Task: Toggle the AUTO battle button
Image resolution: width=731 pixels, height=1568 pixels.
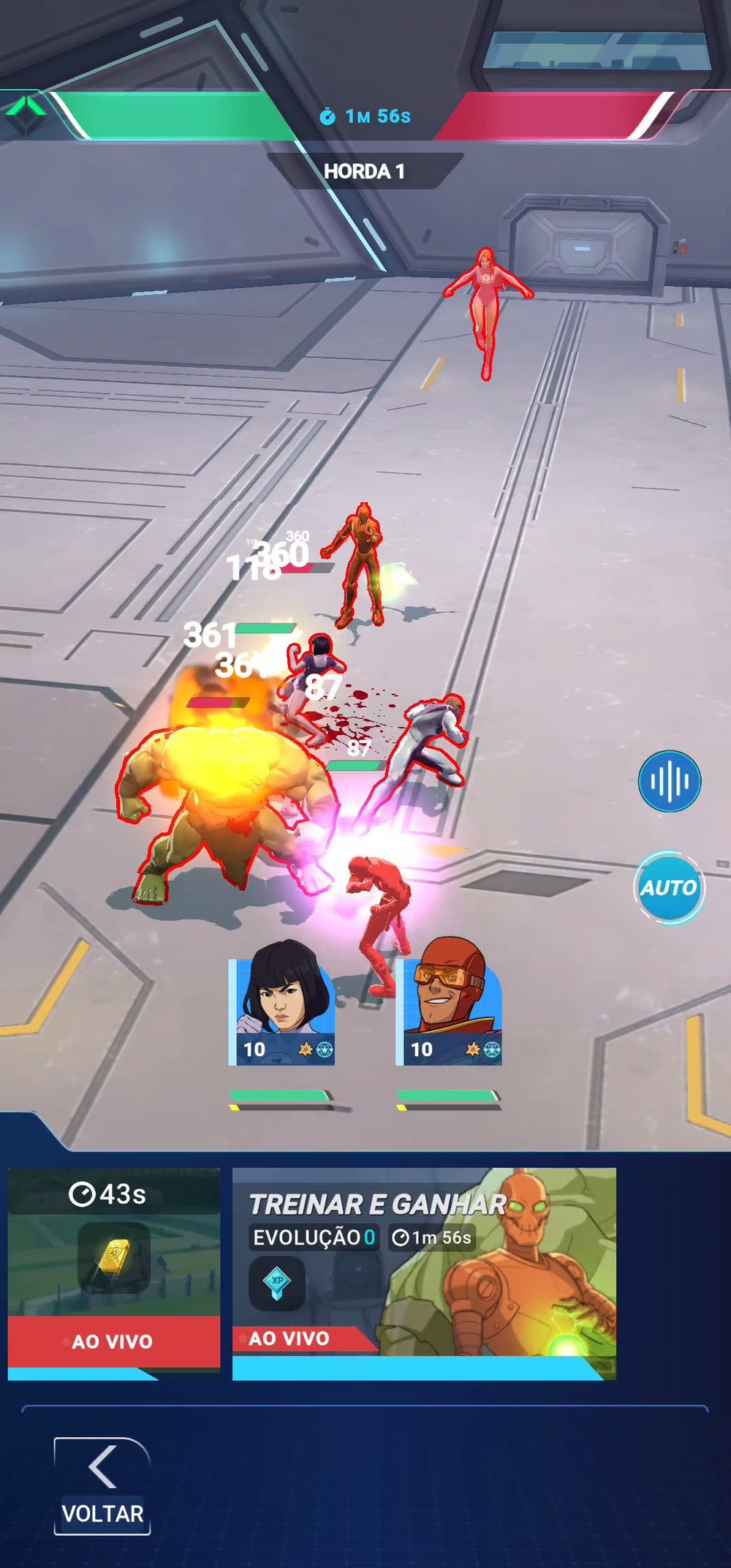Action: (x=668, y=887)
